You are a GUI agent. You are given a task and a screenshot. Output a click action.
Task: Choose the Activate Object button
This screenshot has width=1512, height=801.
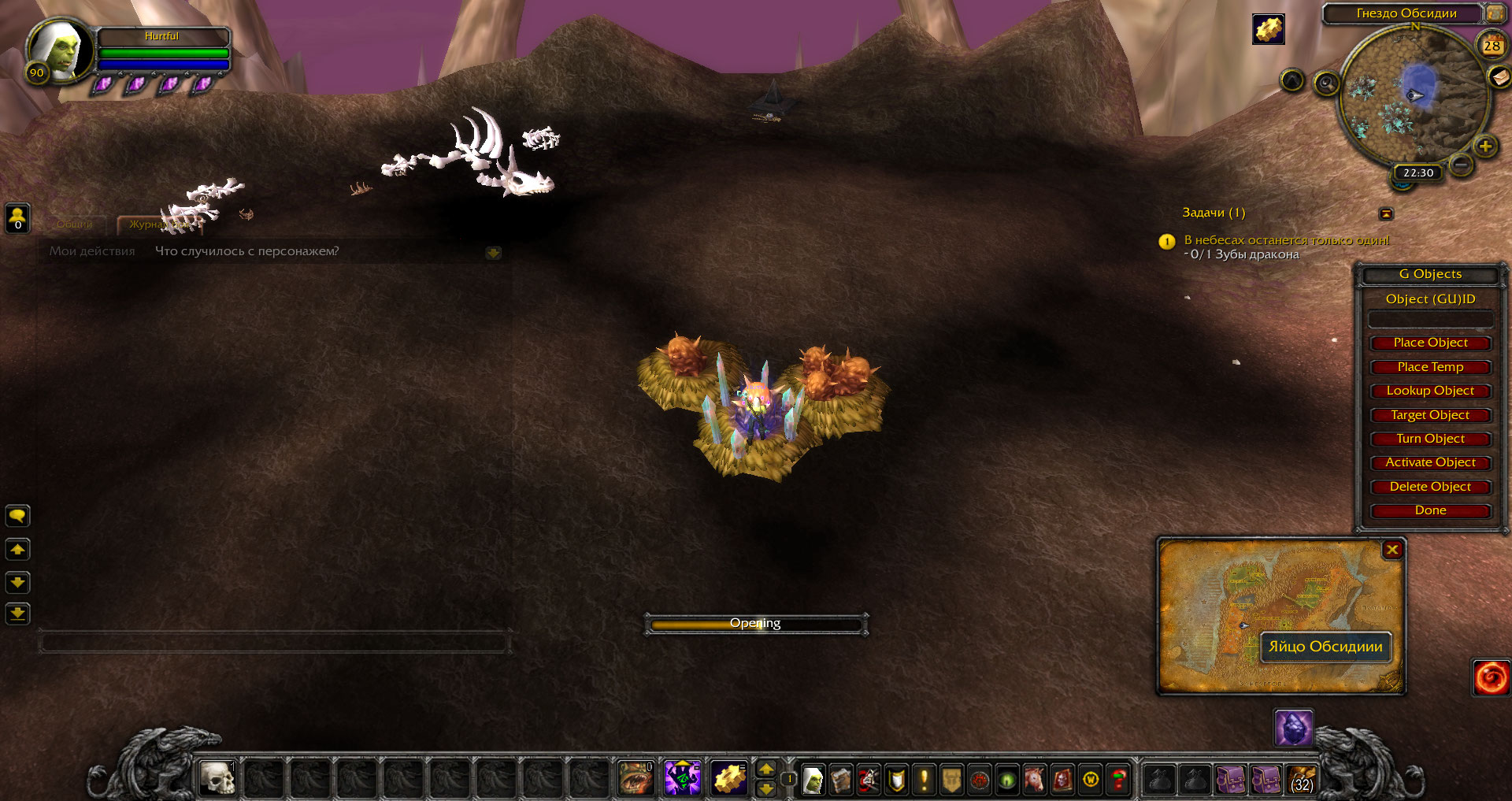coord(1430,462)
